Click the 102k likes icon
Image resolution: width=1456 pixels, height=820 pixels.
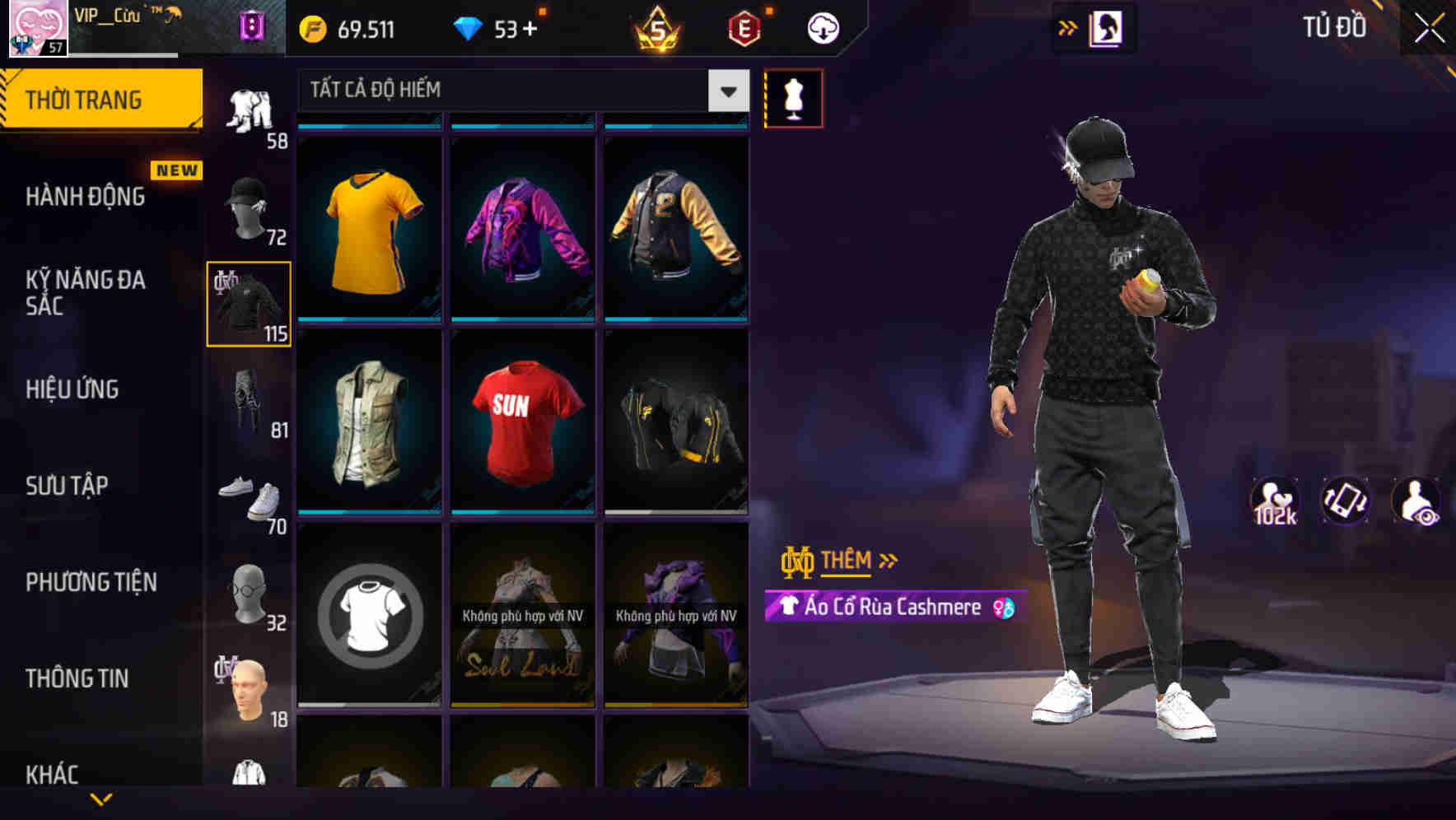coord(1275,501)
